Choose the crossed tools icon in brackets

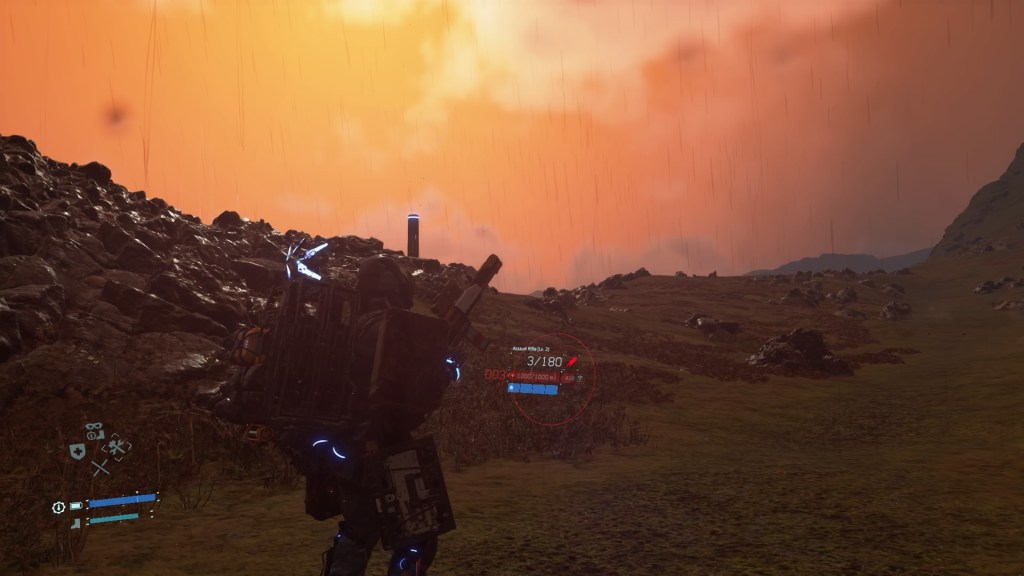click(117, 448)
